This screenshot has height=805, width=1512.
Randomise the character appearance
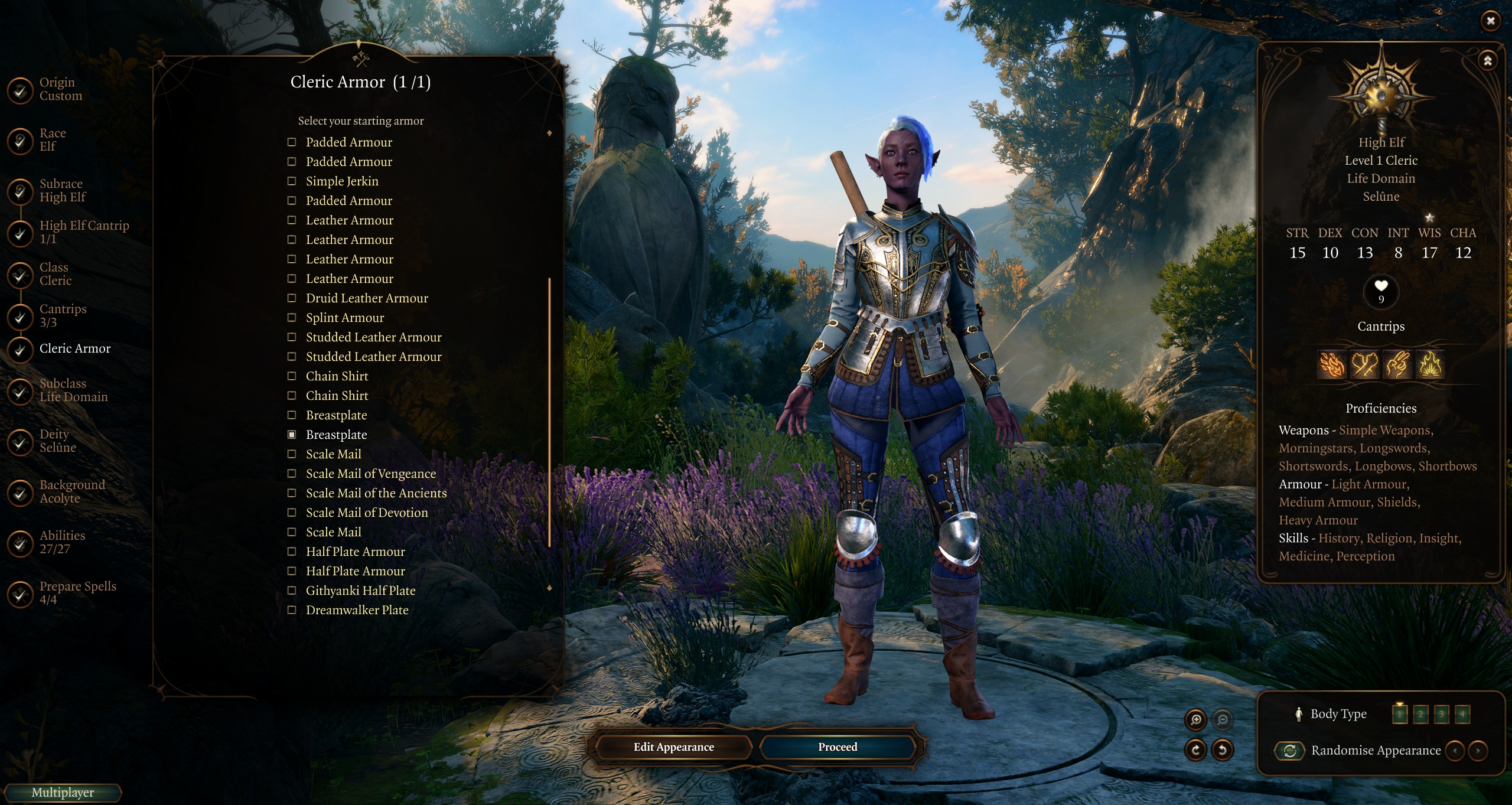pyautogui.click(x=1290, y=751)
